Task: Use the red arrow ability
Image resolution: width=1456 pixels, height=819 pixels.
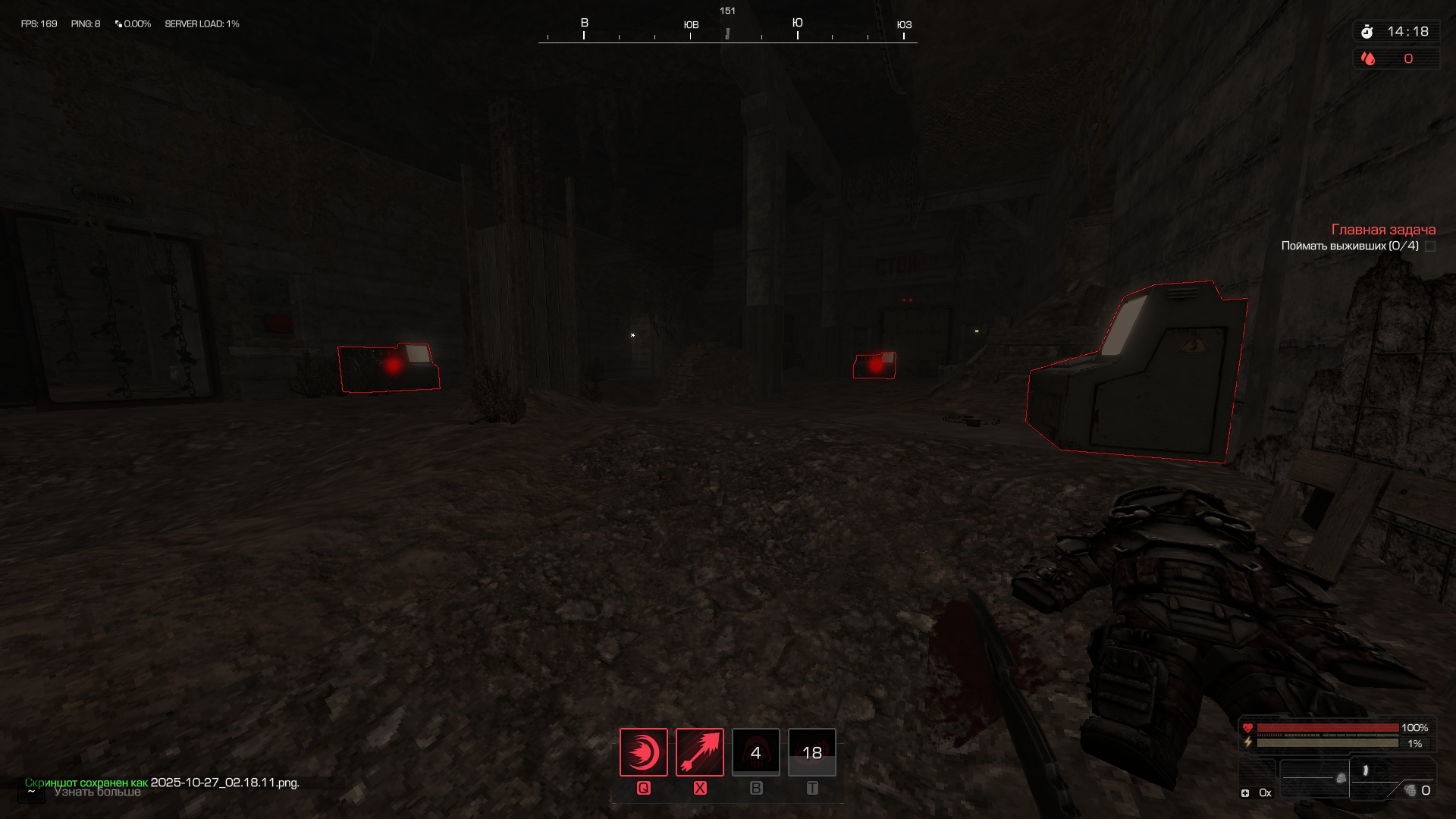Action: [x=699, y=752]
